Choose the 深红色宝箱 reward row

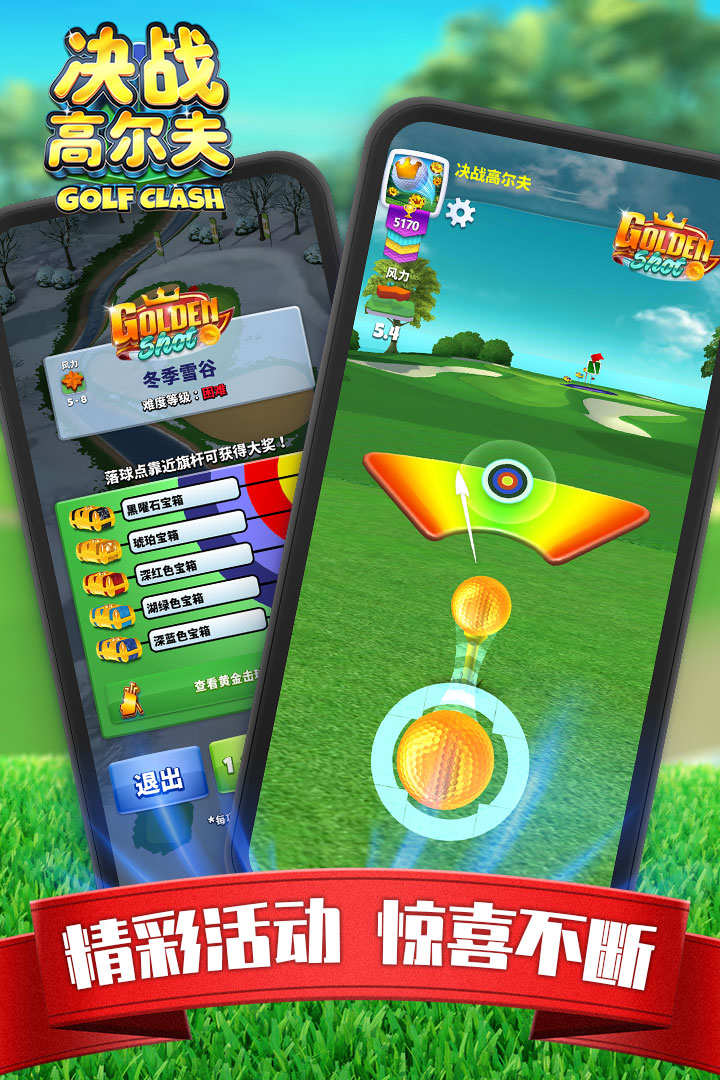[190, 567]
